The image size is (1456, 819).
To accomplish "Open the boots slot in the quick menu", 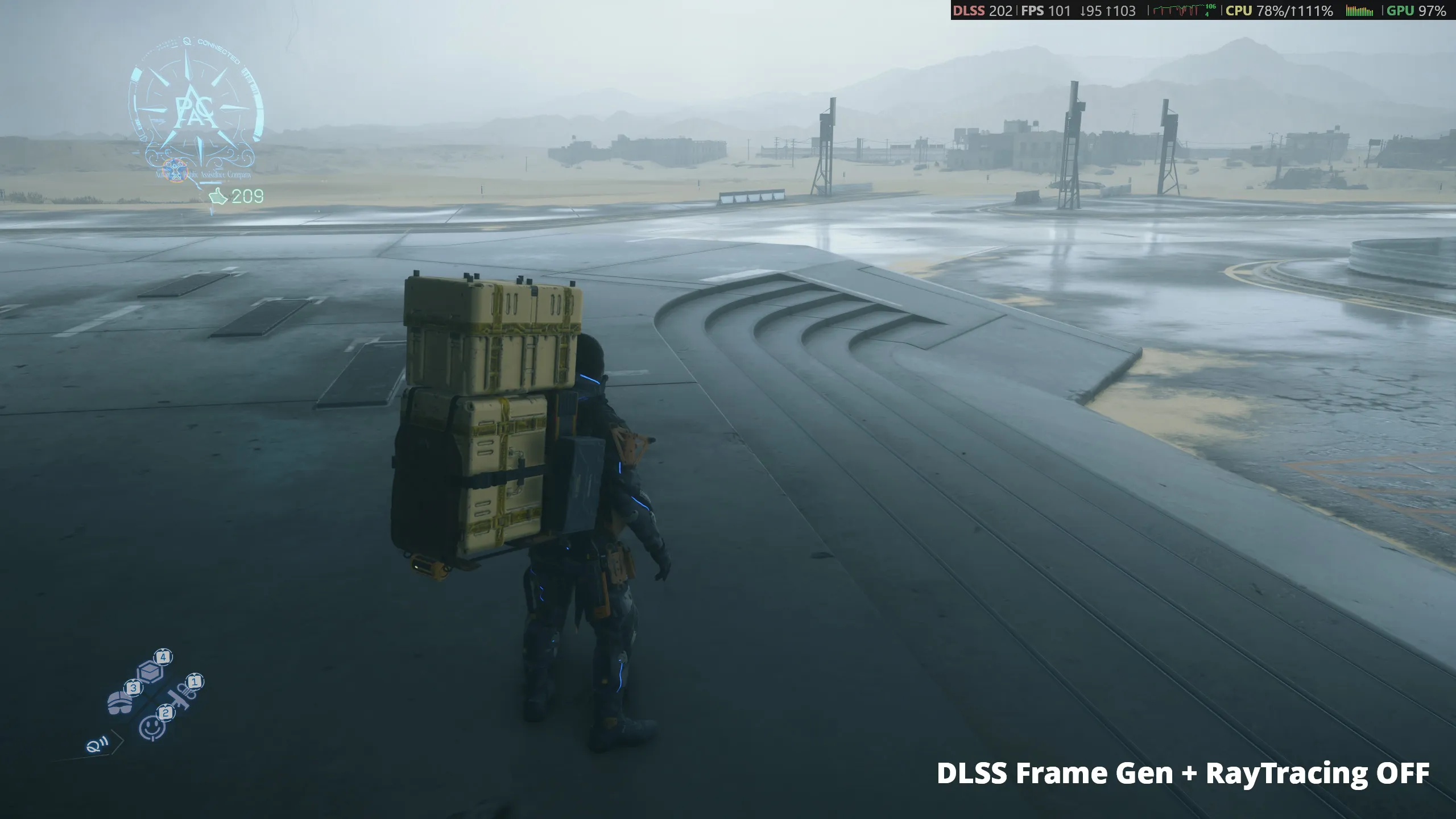I will [120, 704].
